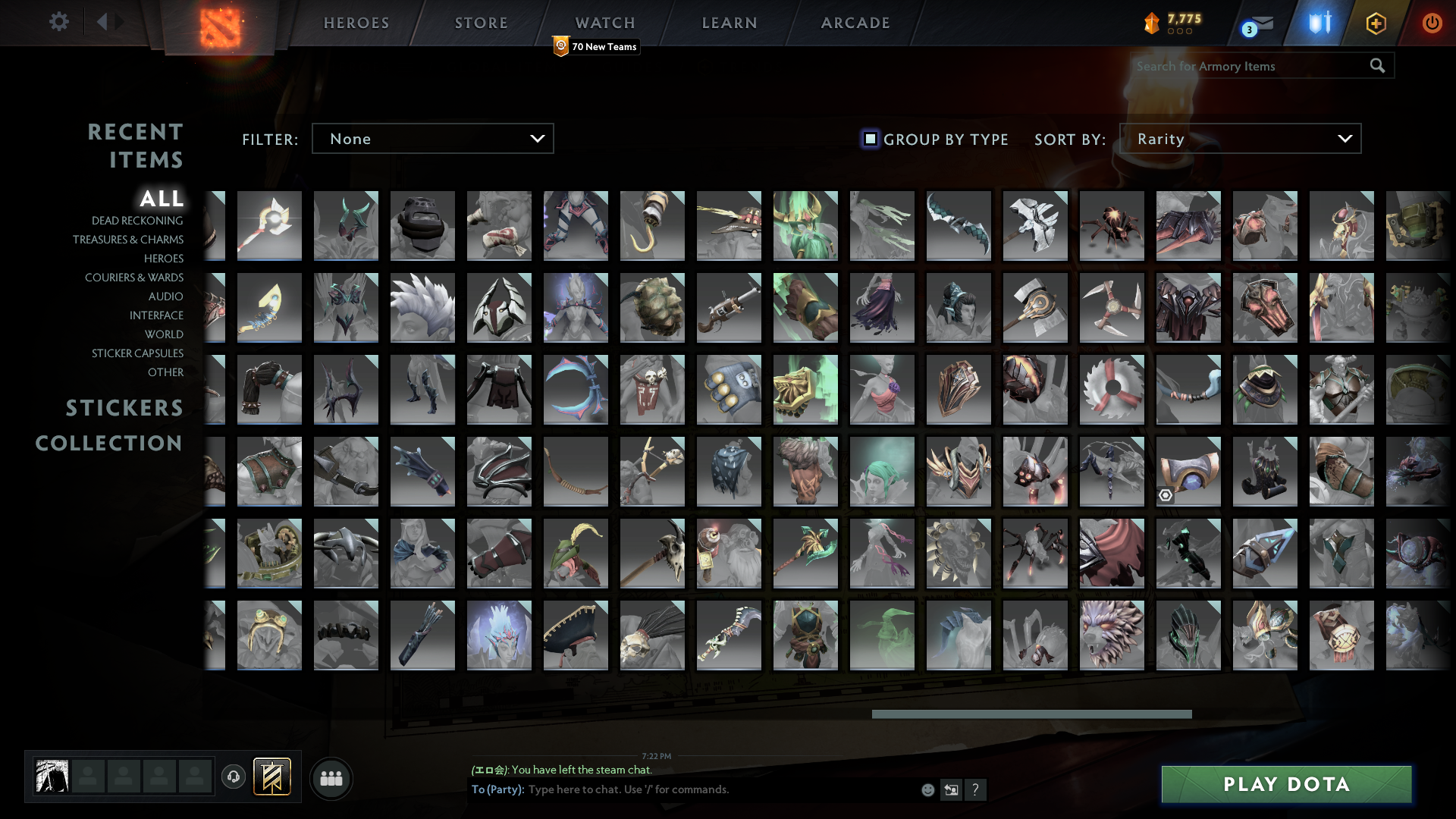The width and height of the screenshot is (1456, 819).
Task: Click the question mark help icon near chat
Action: [976, 789]
